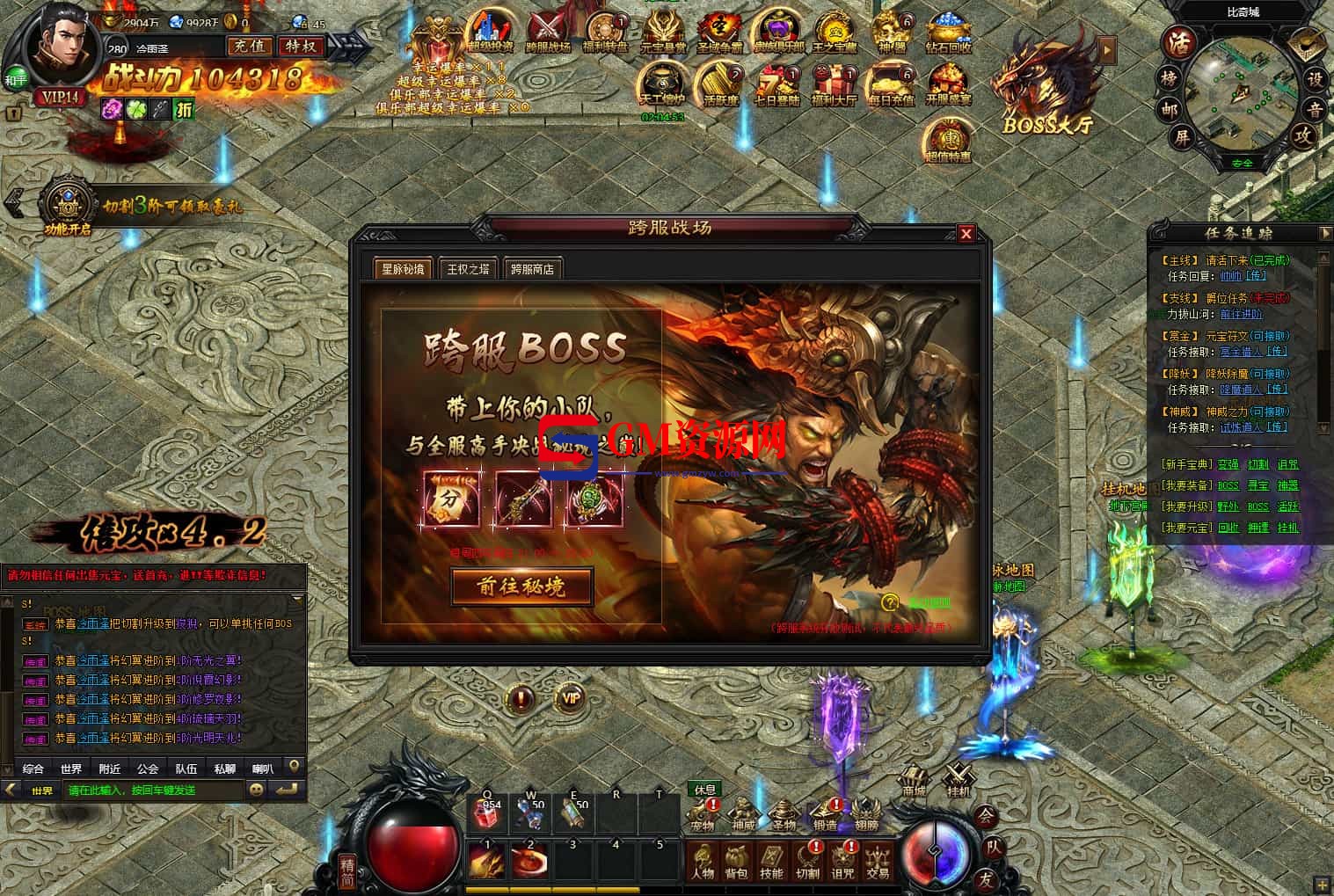
Task: Open the 跨服商店 tab
Action: 533,269
